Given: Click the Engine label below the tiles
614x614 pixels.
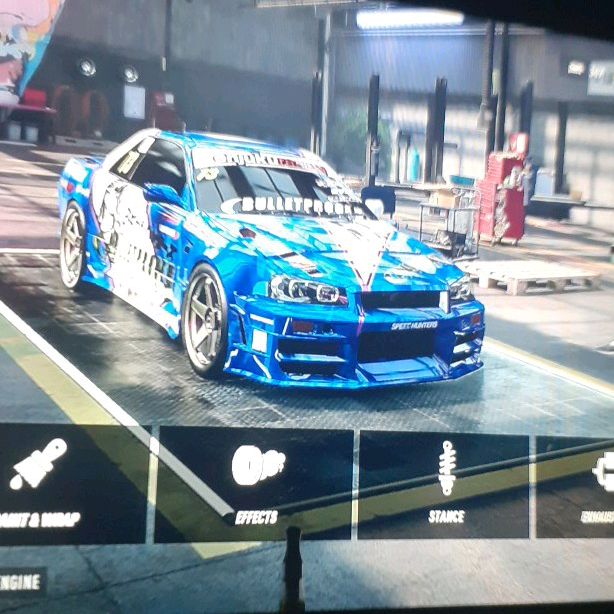Looking at the screenshot, I should click(x=21, y=581).
